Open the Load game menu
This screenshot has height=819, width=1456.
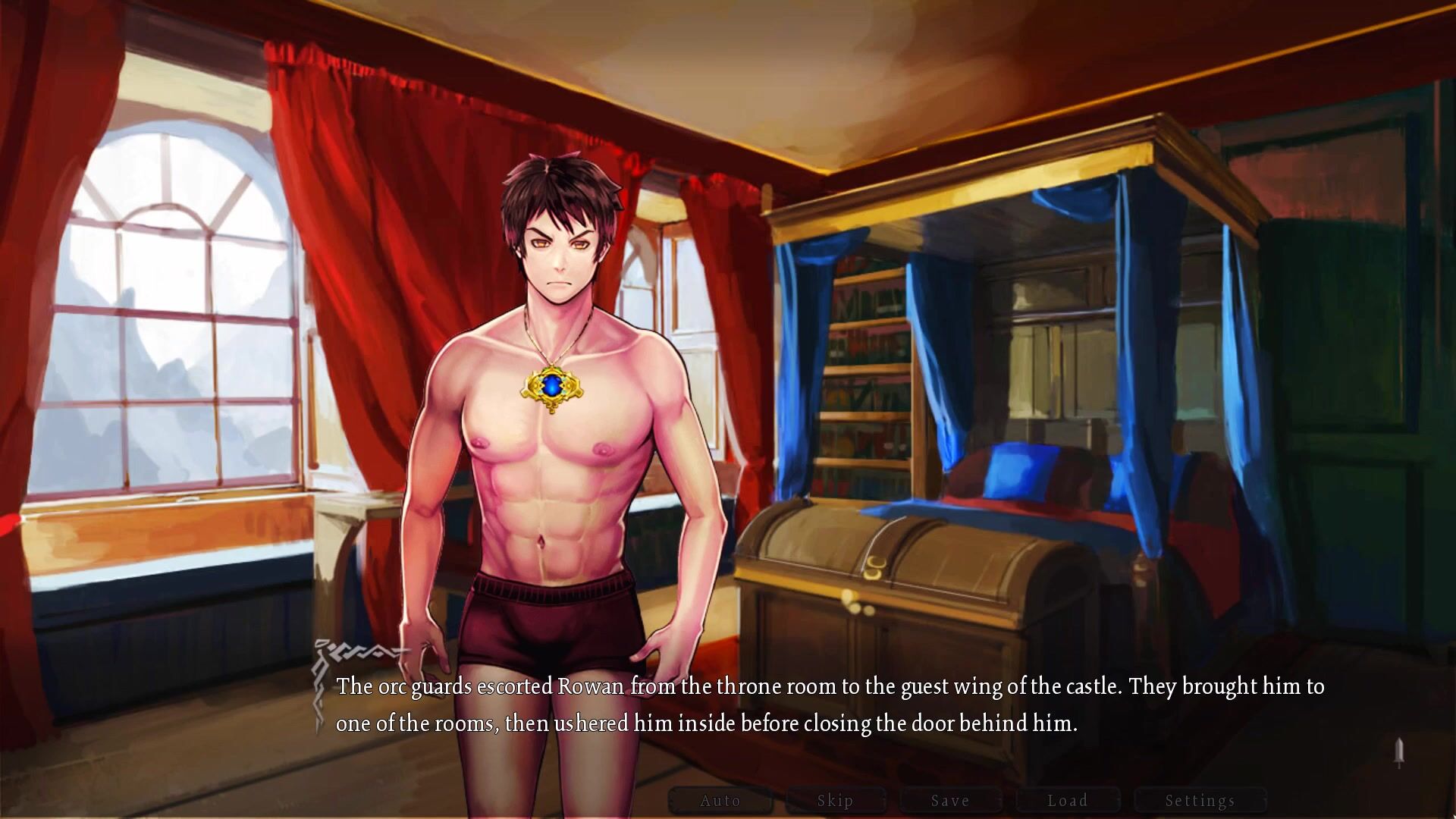point(1068,801)
